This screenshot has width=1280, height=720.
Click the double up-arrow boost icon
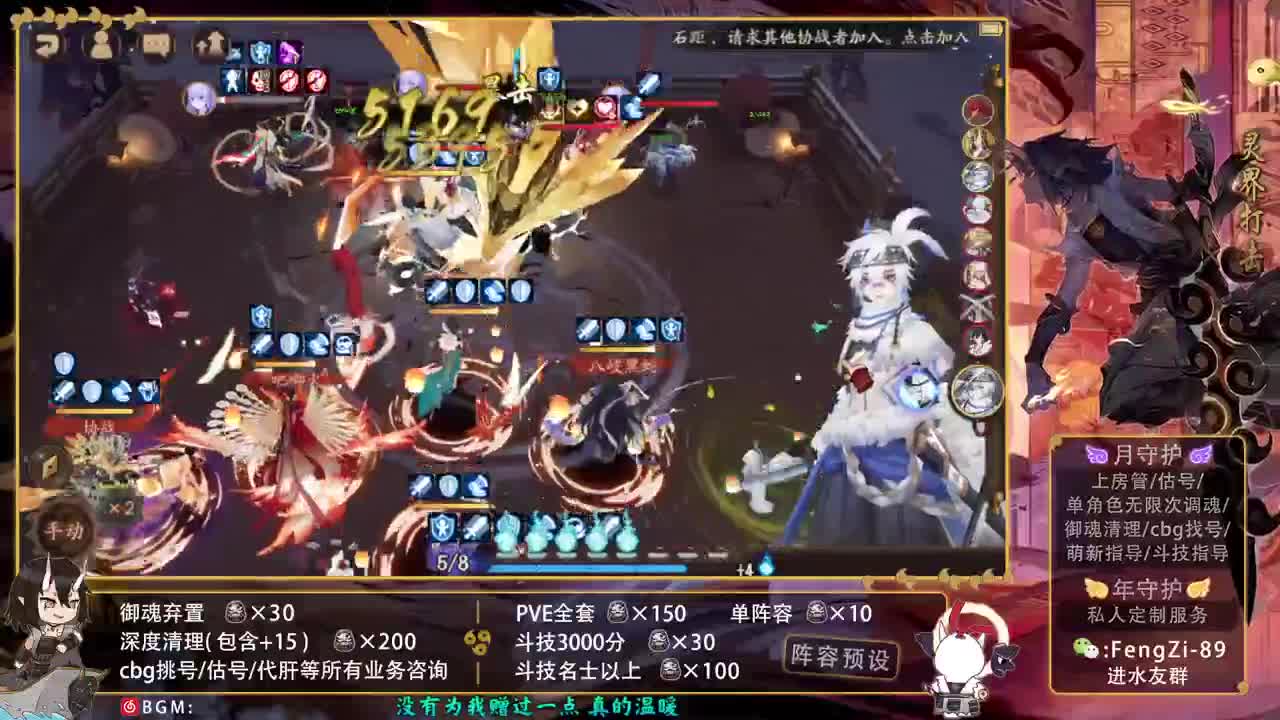pos(207,46)
